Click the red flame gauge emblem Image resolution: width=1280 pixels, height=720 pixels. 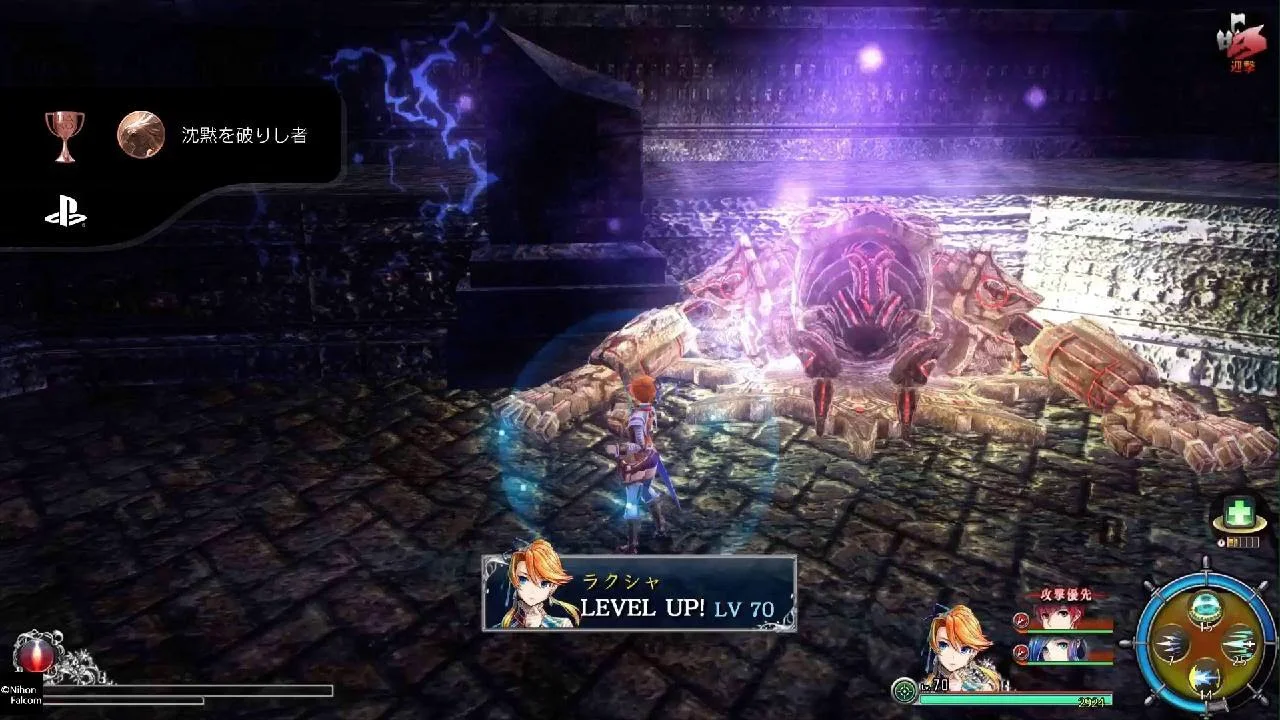click(31, 655)
